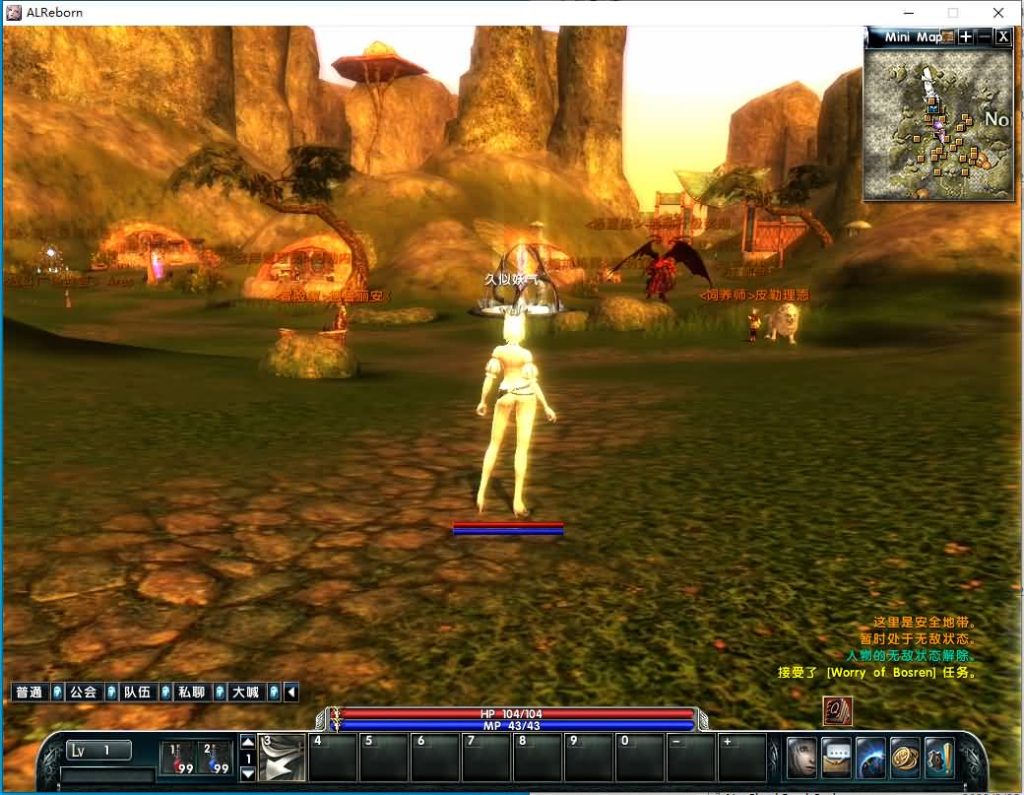Image resolution: width=1024 pixels, height=795 pixels.
Task: Open the character portrait menu
Action: pos(802,758)
